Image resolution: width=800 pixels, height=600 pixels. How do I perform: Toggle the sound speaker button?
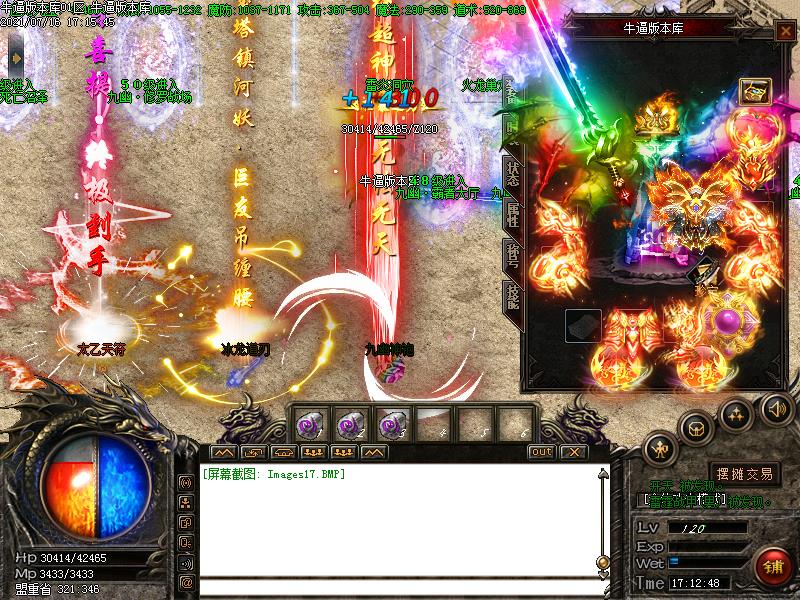tap(776, 407)
